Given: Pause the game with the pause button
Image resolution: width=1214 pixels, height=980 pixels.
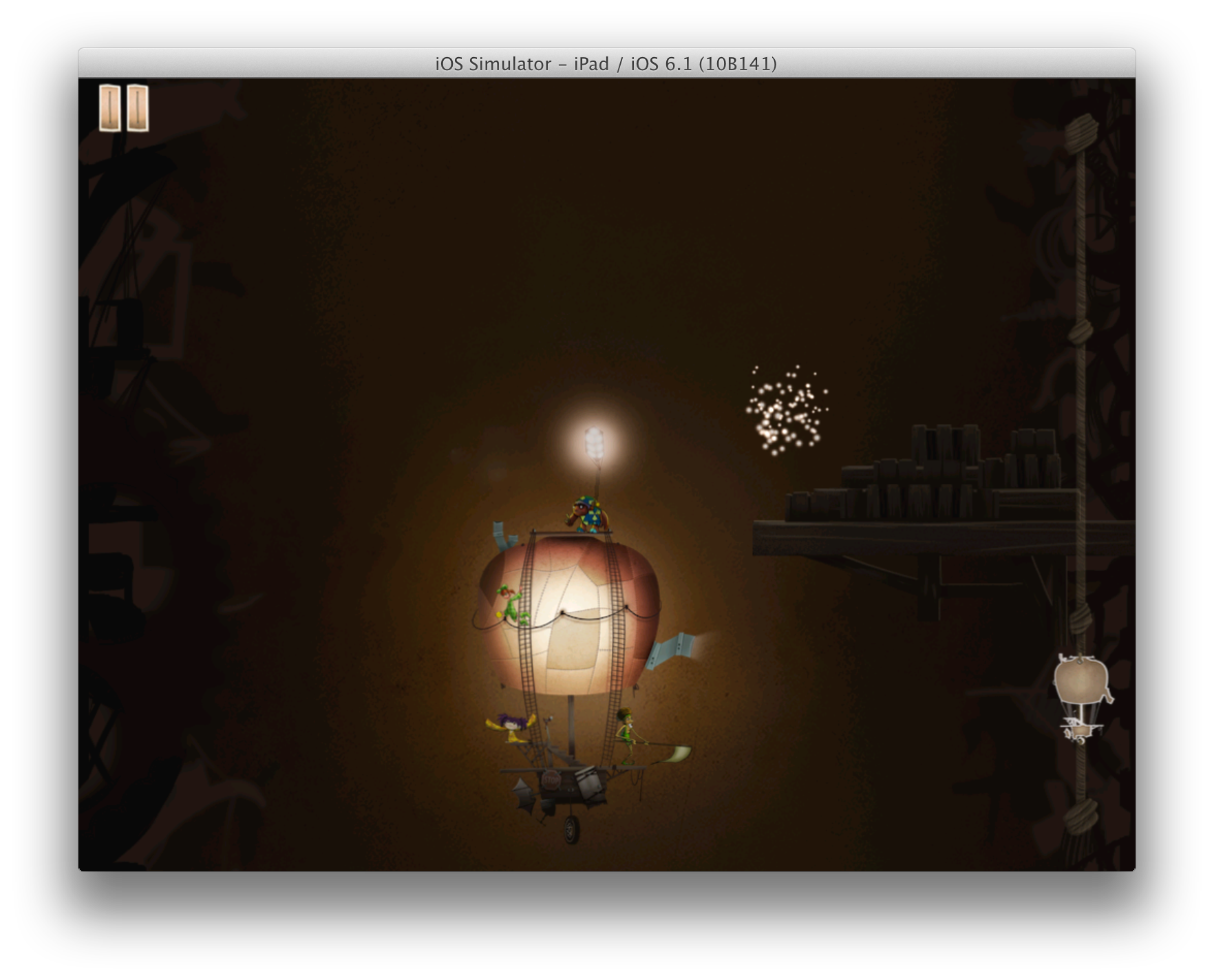Looking at the screenshot, I should 124,107.
